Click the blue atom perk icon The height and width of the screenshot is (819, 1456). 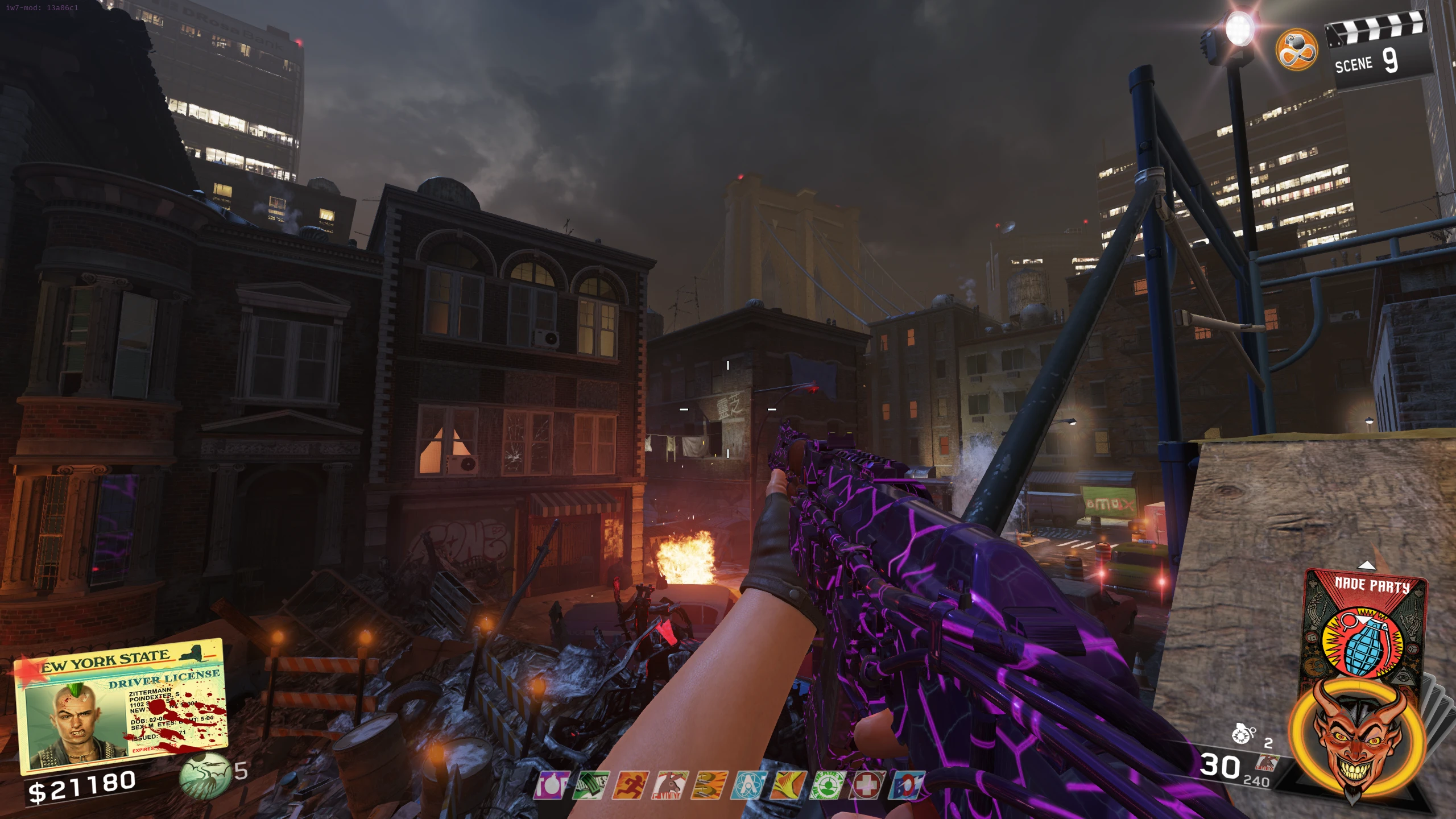[748, 785]
